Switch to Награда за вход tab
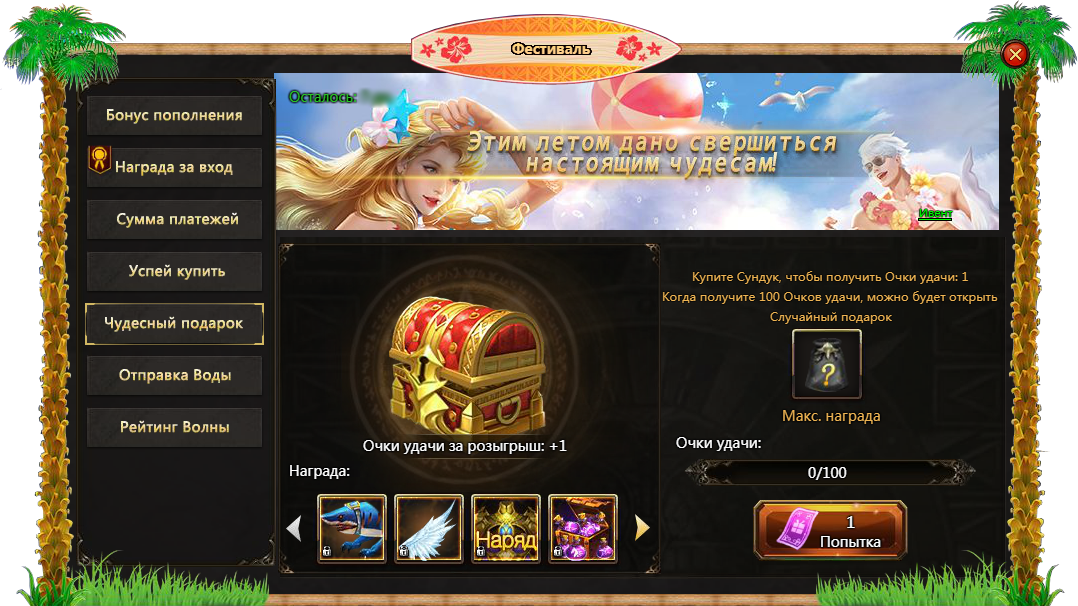This screenshot has height=606, width=1078. click(x=174, y=167)
